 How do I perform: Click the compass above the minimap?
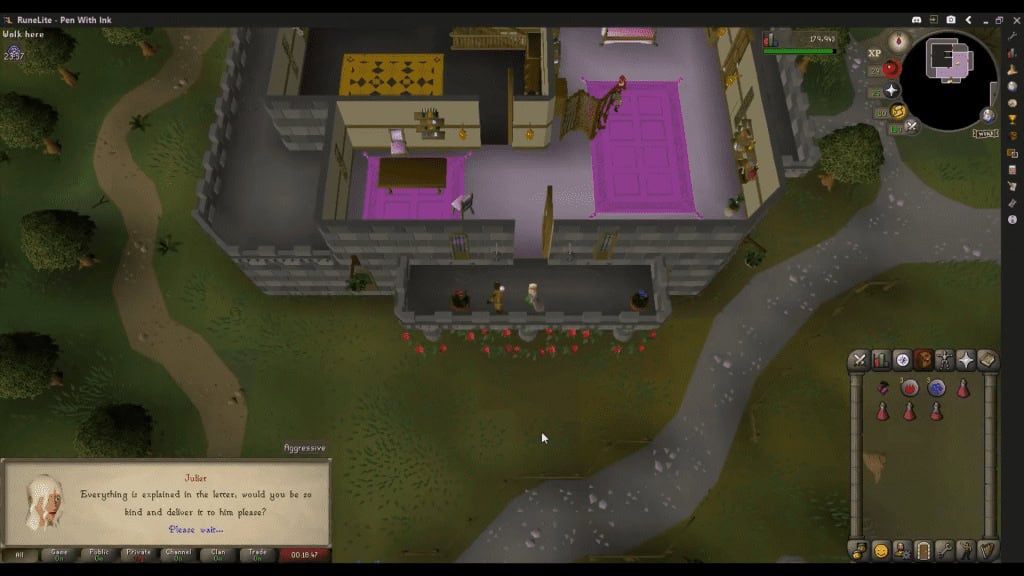pyautogui.click(x=897, y=42)
